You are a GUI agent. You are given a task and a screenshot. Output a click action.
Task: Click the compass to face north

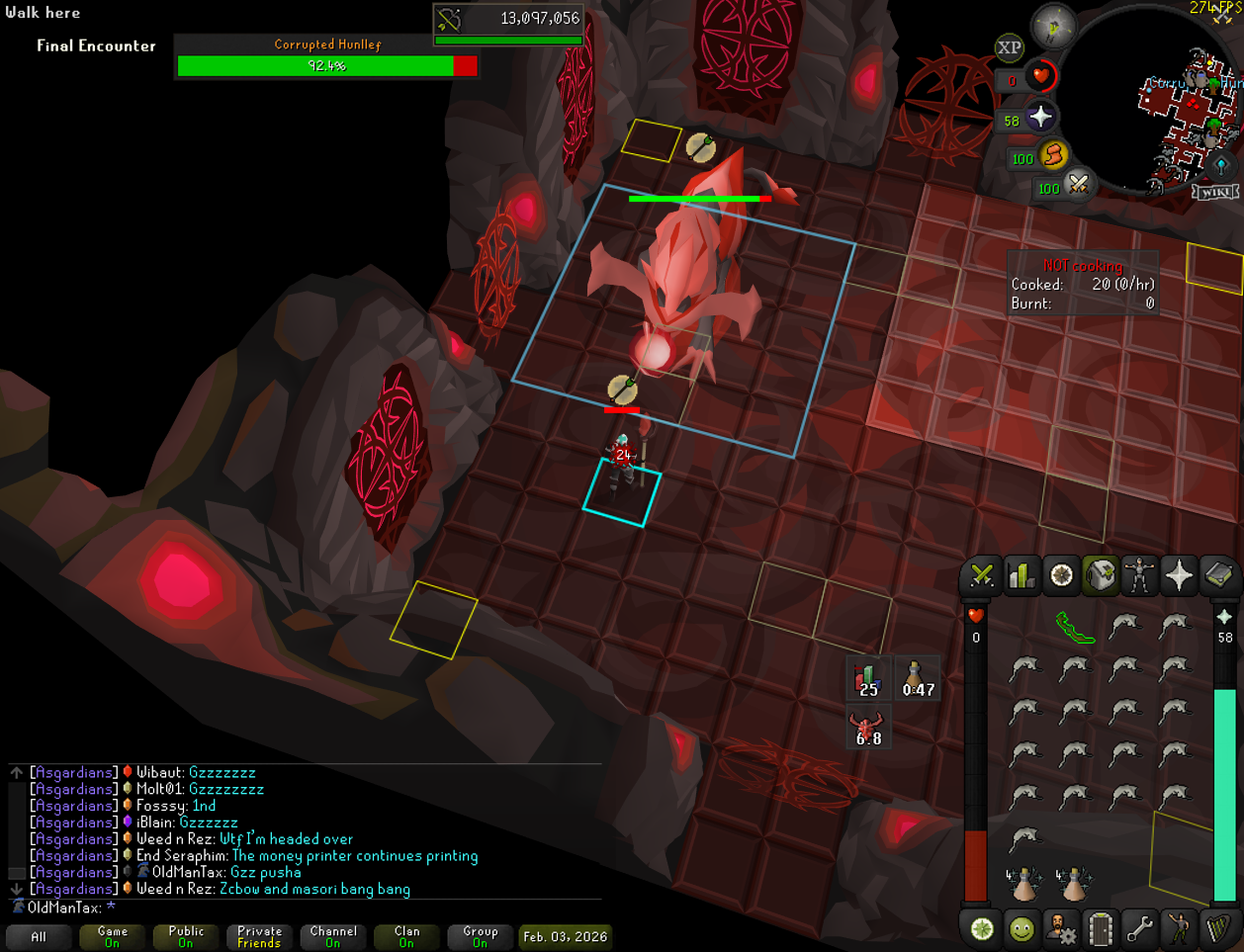click(1053, 26)
